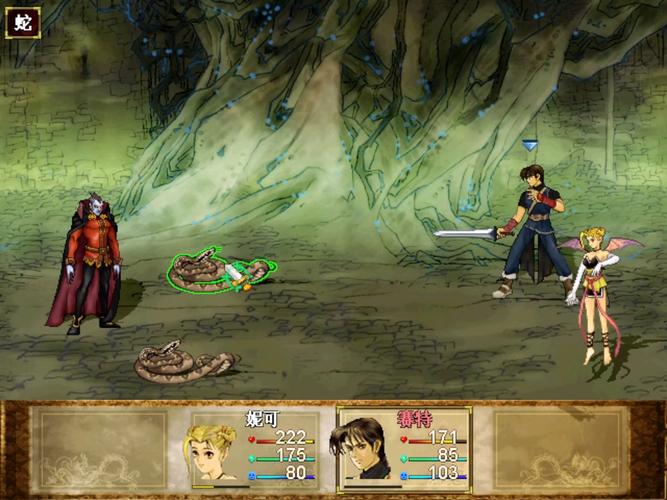Confirm the green-outlined snake target
Image resolution: width=667 pixels, height=500 pixels.
[217, 271]
